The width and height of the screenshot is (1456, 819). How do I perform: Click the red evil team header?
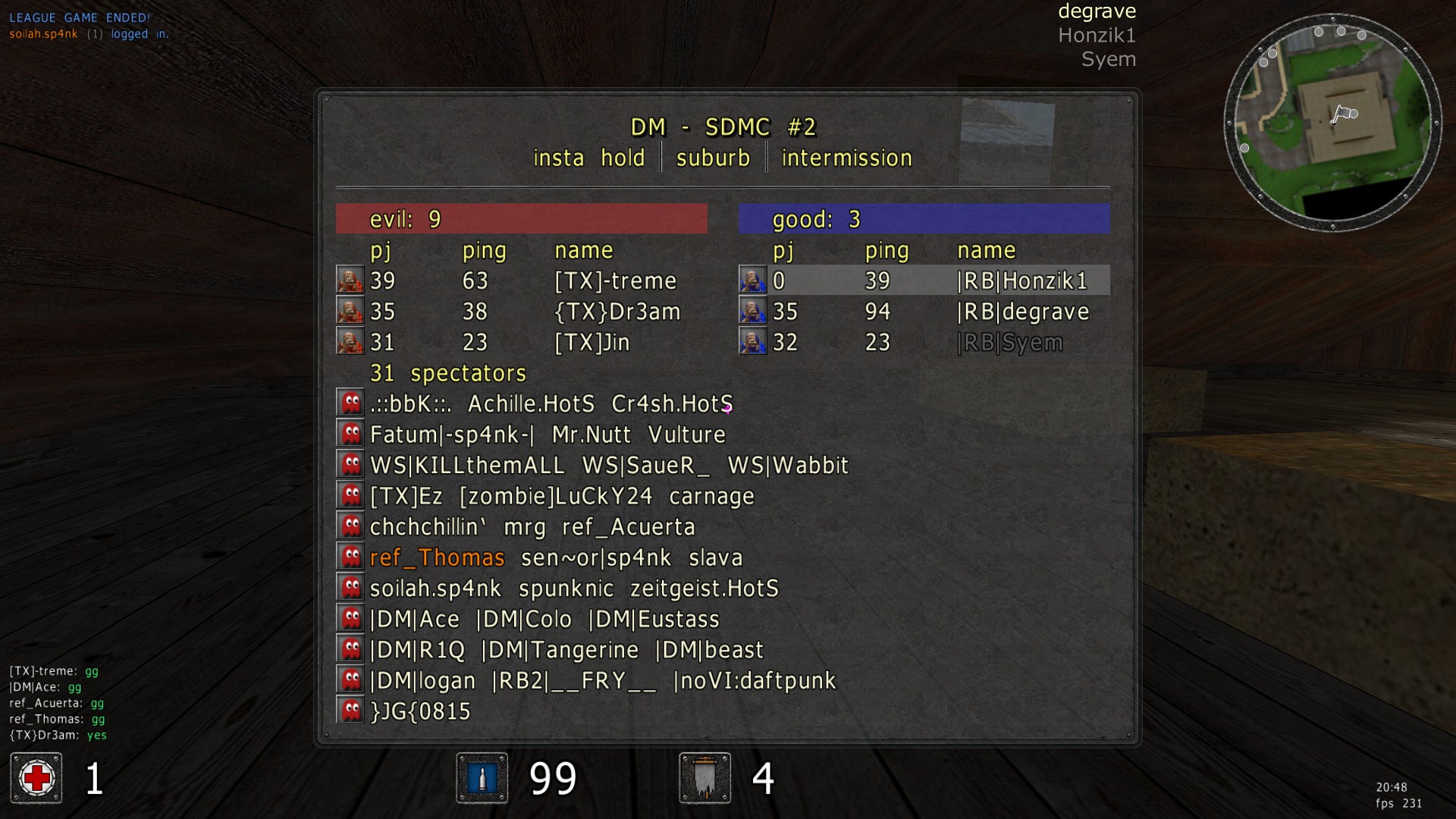coord(521,218)
